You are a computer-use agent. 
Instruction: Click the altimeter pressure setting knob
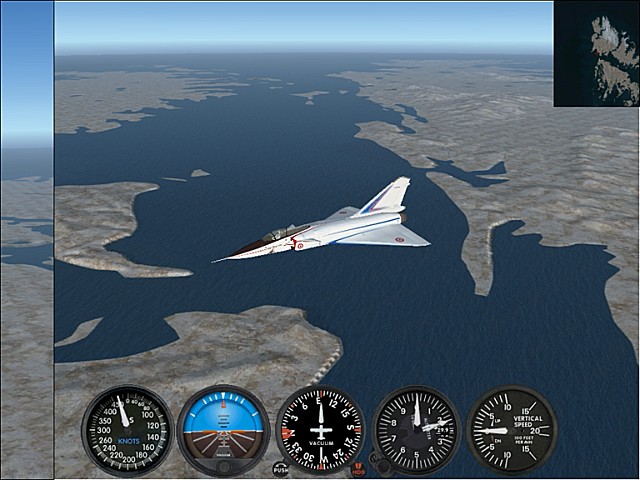coord(378,463)
